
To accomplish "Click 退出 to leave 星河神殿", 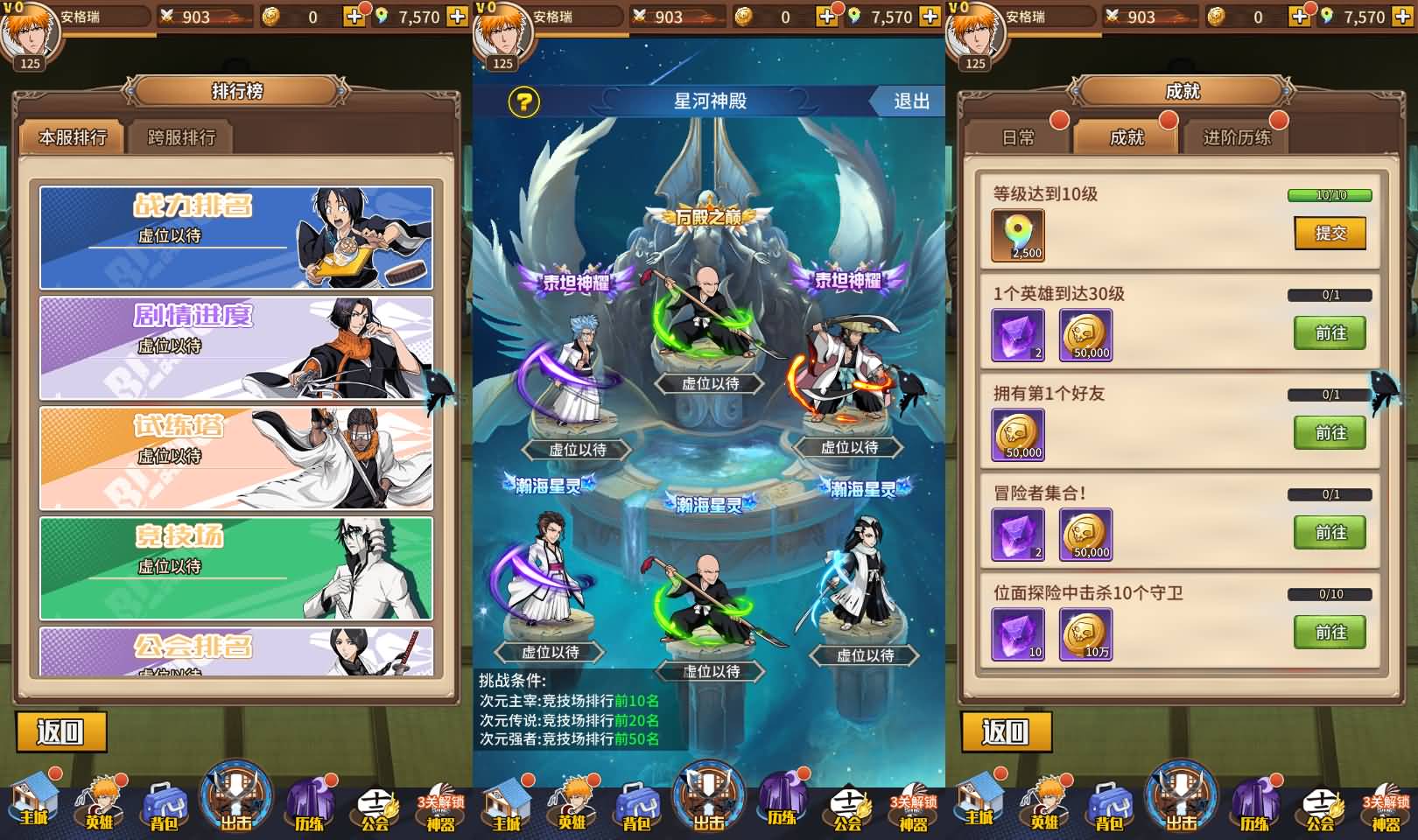I will (x=910, y=101).
